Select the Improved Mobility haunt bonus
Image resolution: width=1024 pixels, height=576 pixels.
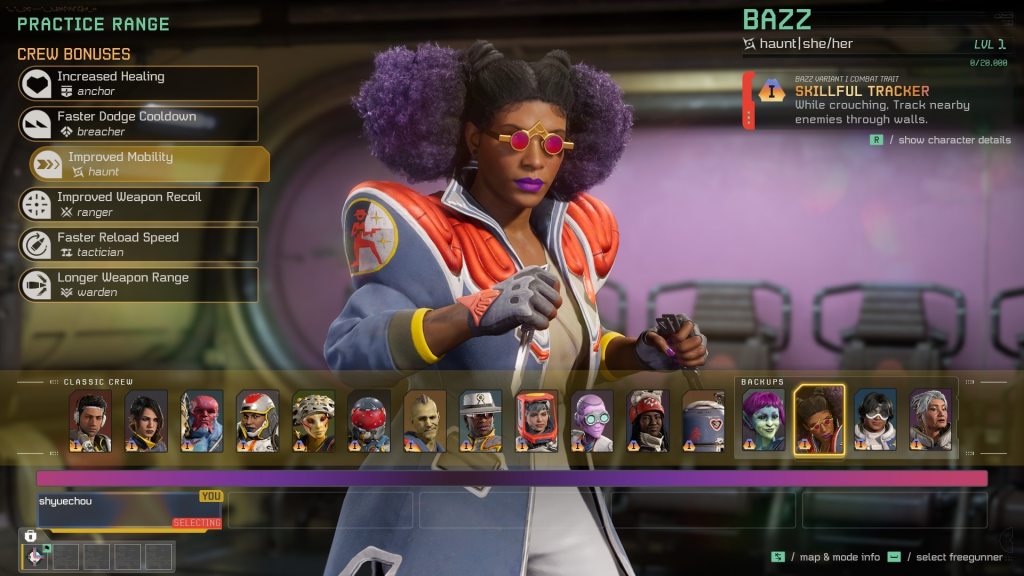pyautogui.click(x=150, y=164)
